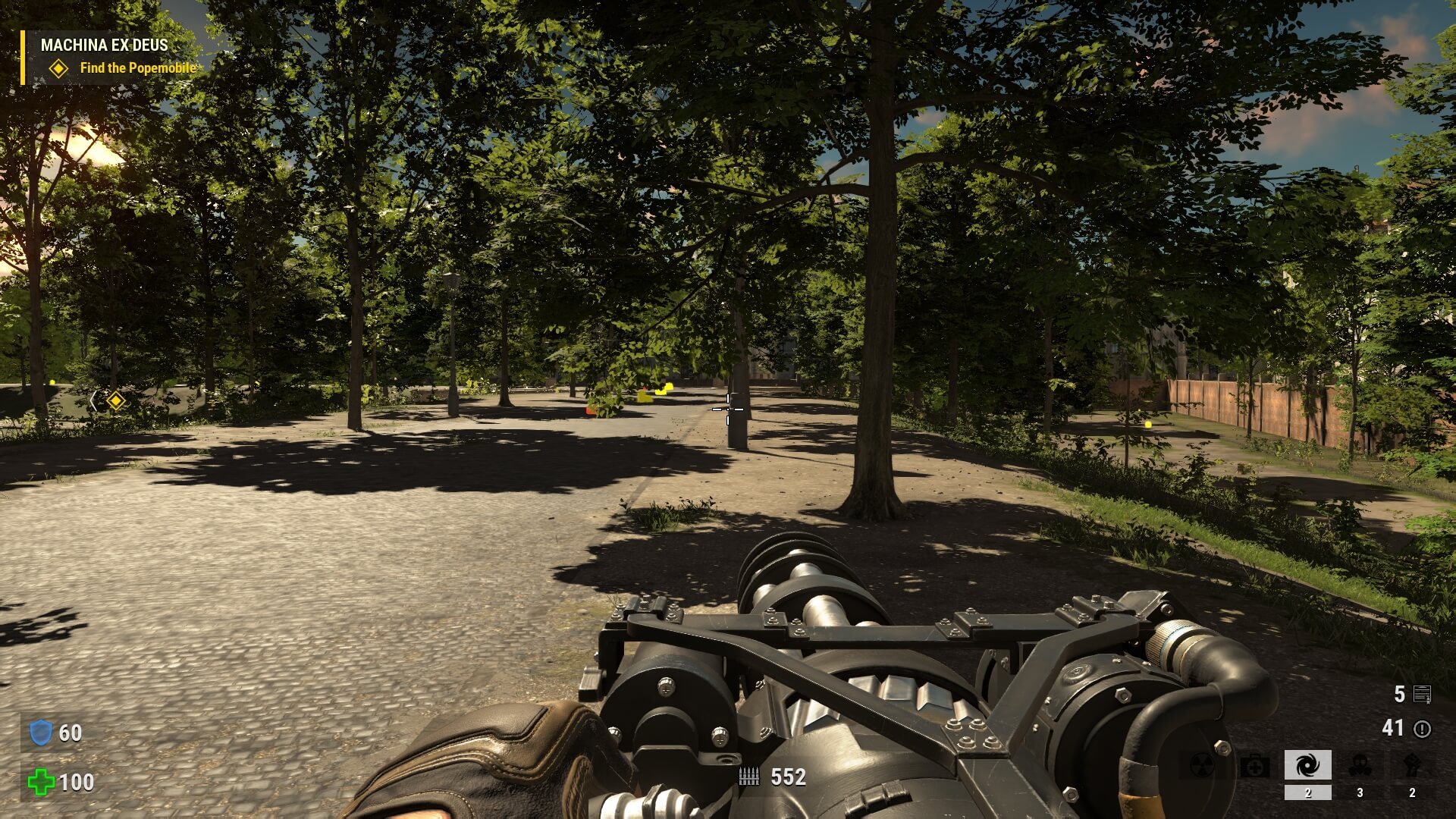Open the Find the Popemobile objective
The height and width of the screenshot is (819, 1456).
pyautogui.click(x=137, y=68)
